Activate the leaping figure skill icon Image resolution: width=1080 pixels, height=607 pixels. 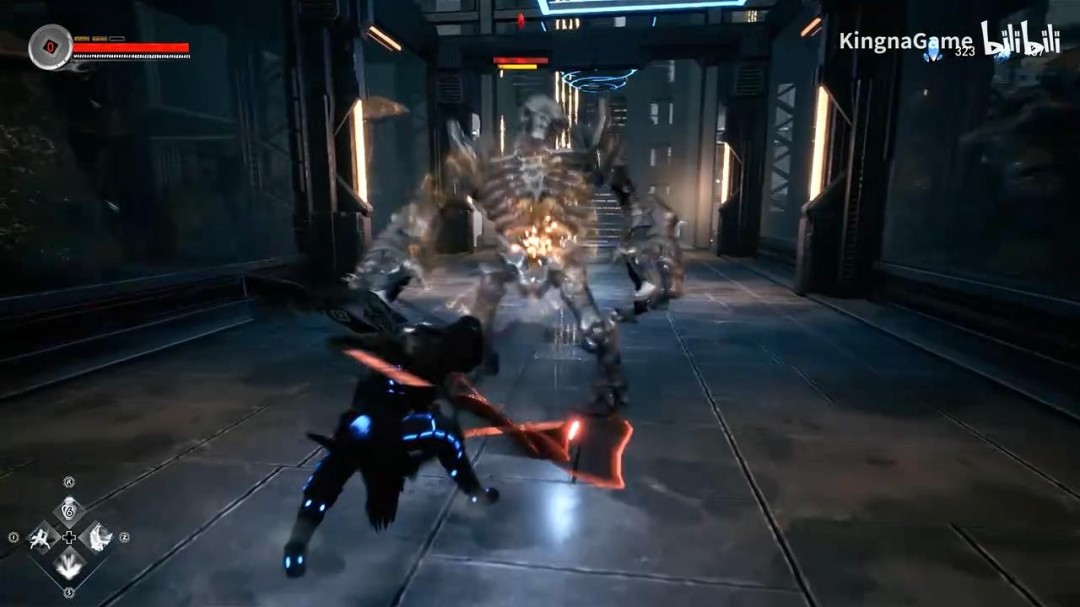[x=41, y=538]
